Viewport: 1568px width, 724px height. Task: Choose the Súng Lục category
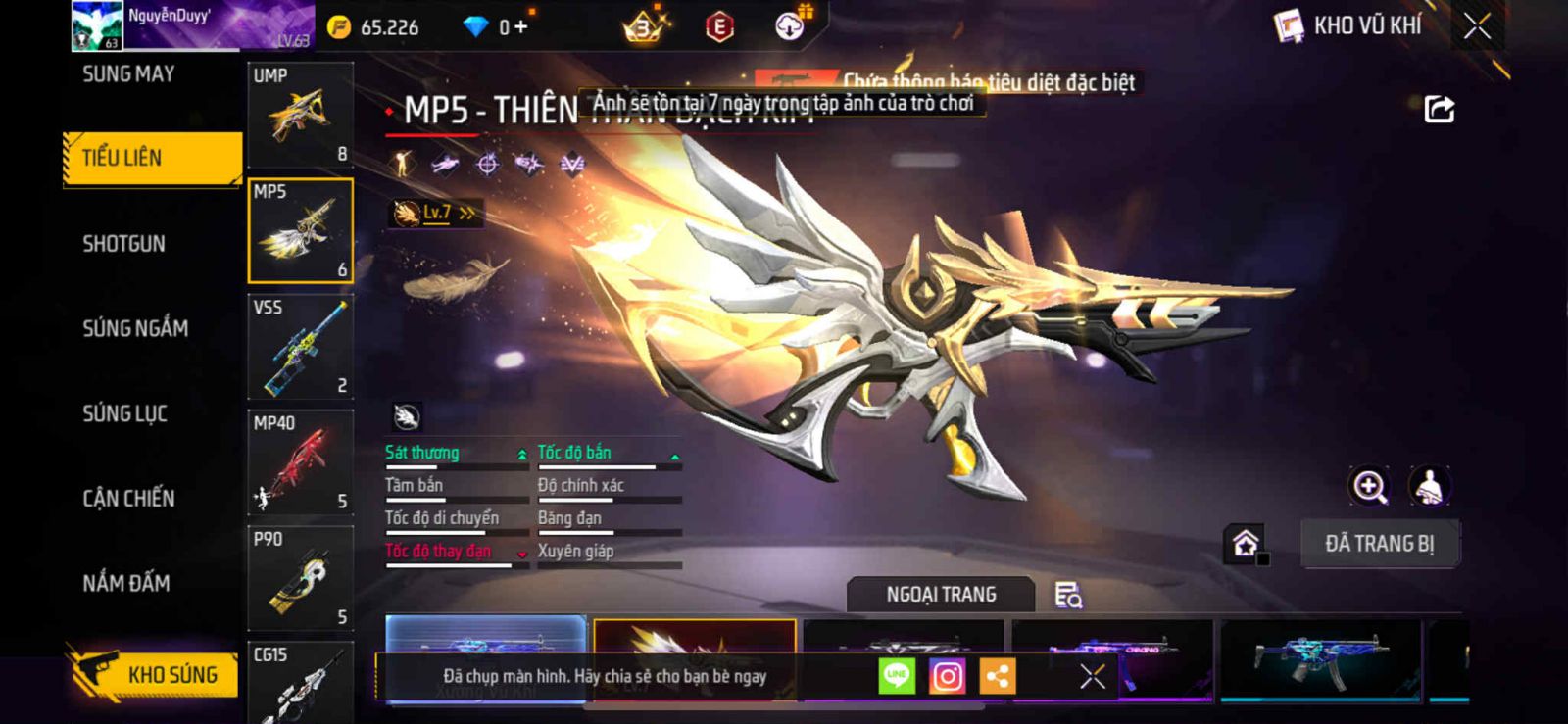click(124, 413)
